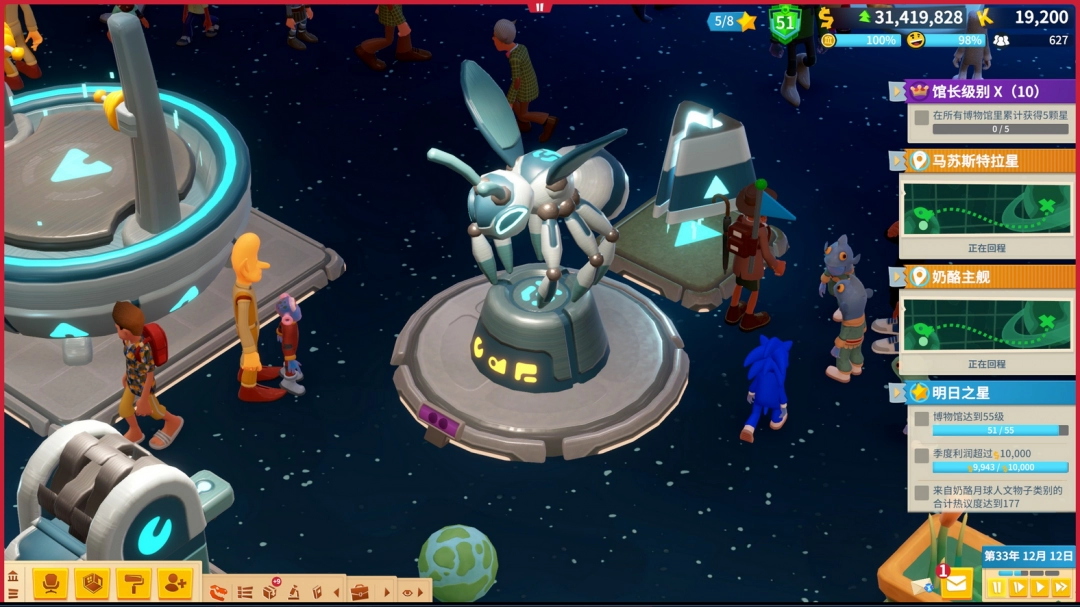Open the hire staff menu
This screenshot has height=607, width=1080.
click(174, 582)
